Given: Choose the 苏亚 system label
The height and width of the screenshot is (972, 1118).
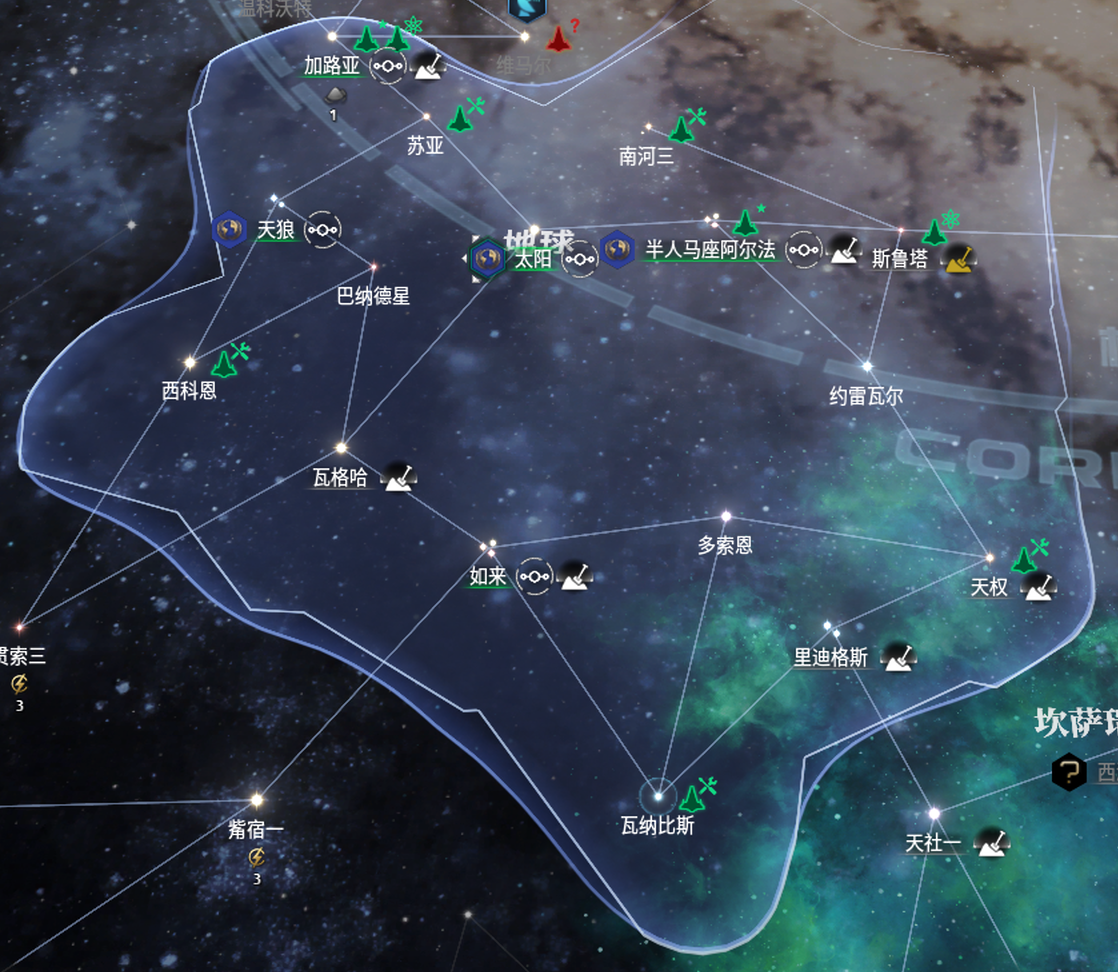Looking at the screenshot, I should (425, 145).
